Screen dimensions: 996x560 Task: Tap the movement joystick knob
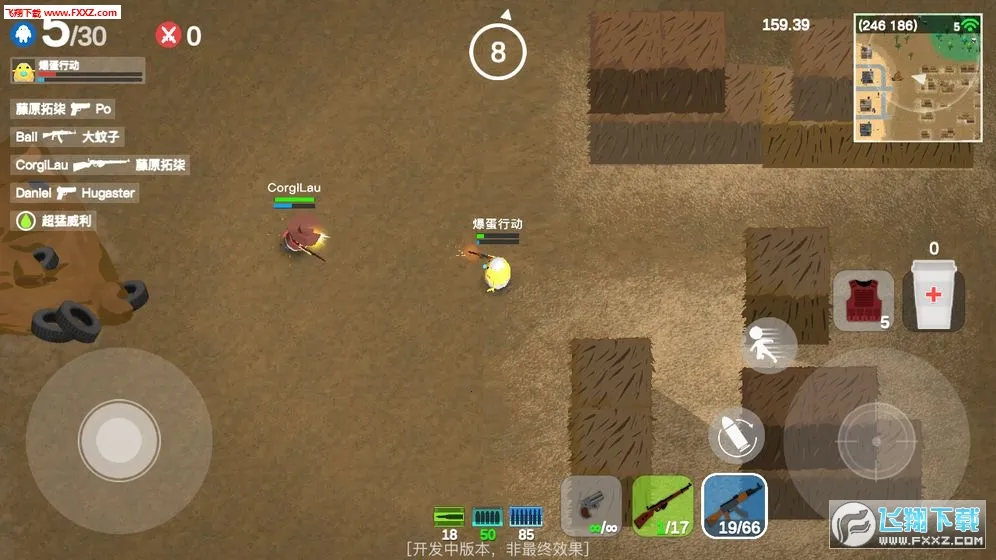click(119, 439)
